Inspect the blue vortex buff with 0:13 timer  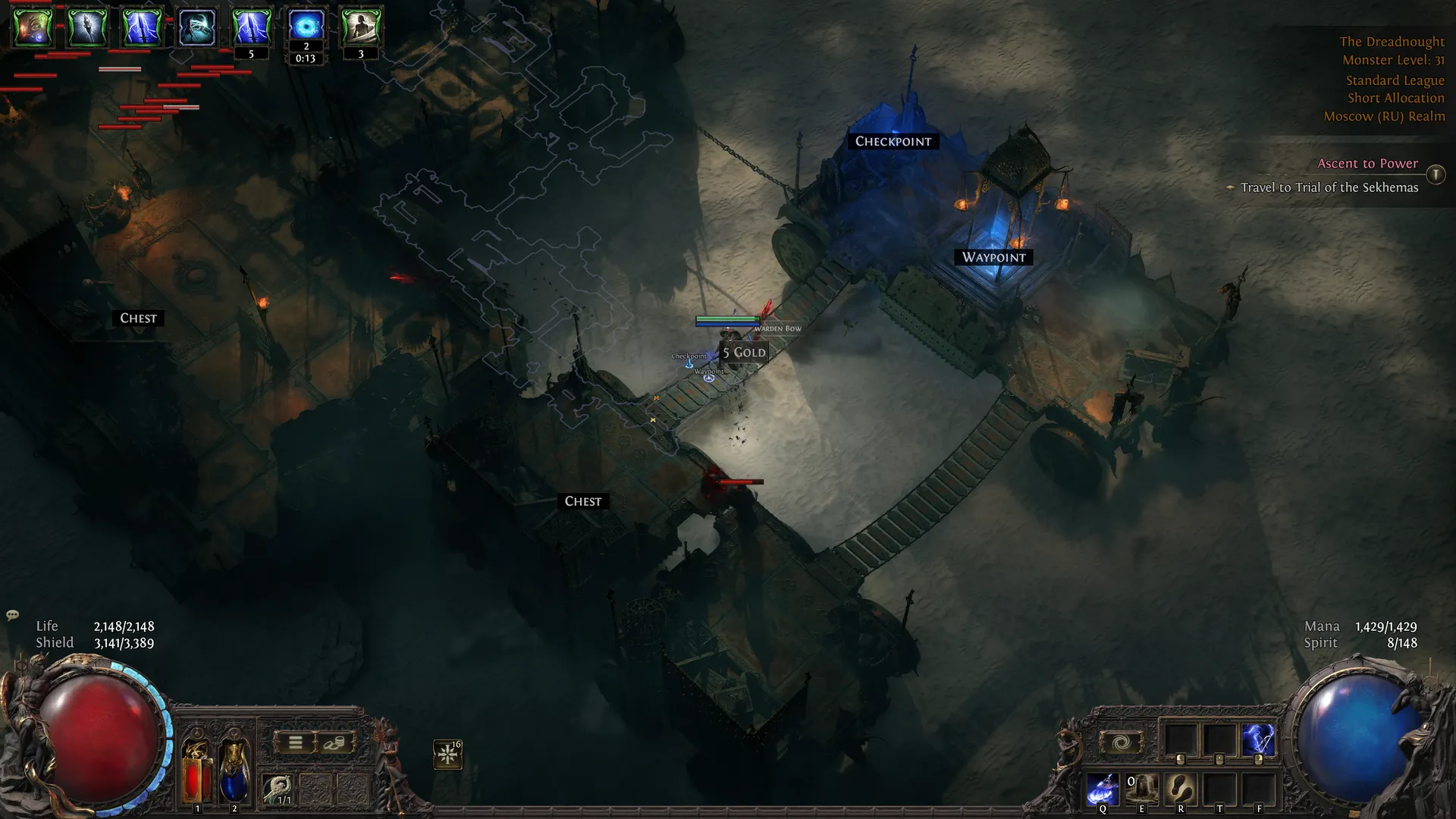point(306,26)
